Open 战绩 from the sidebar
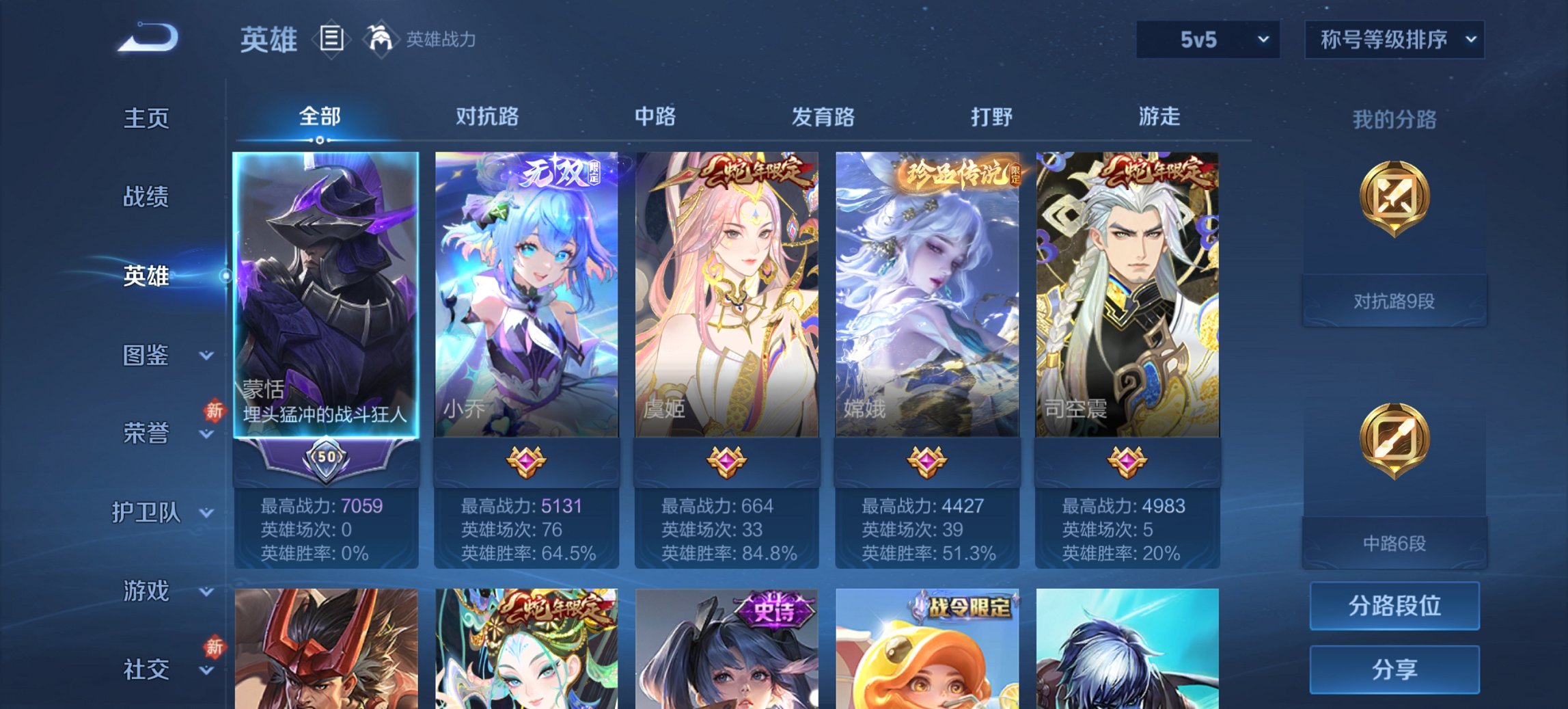The width and height of the screenshot is (1568, 709). [146, 198]
